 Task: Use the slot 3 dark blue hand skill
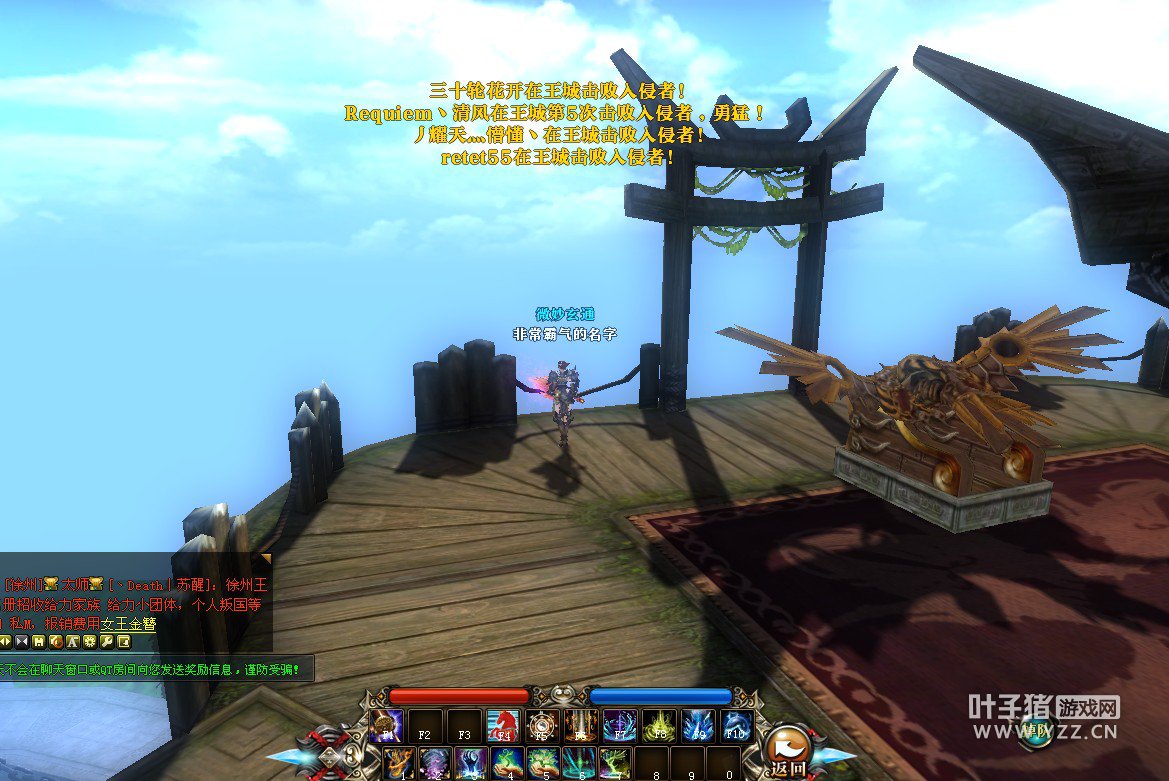point(471,763)
